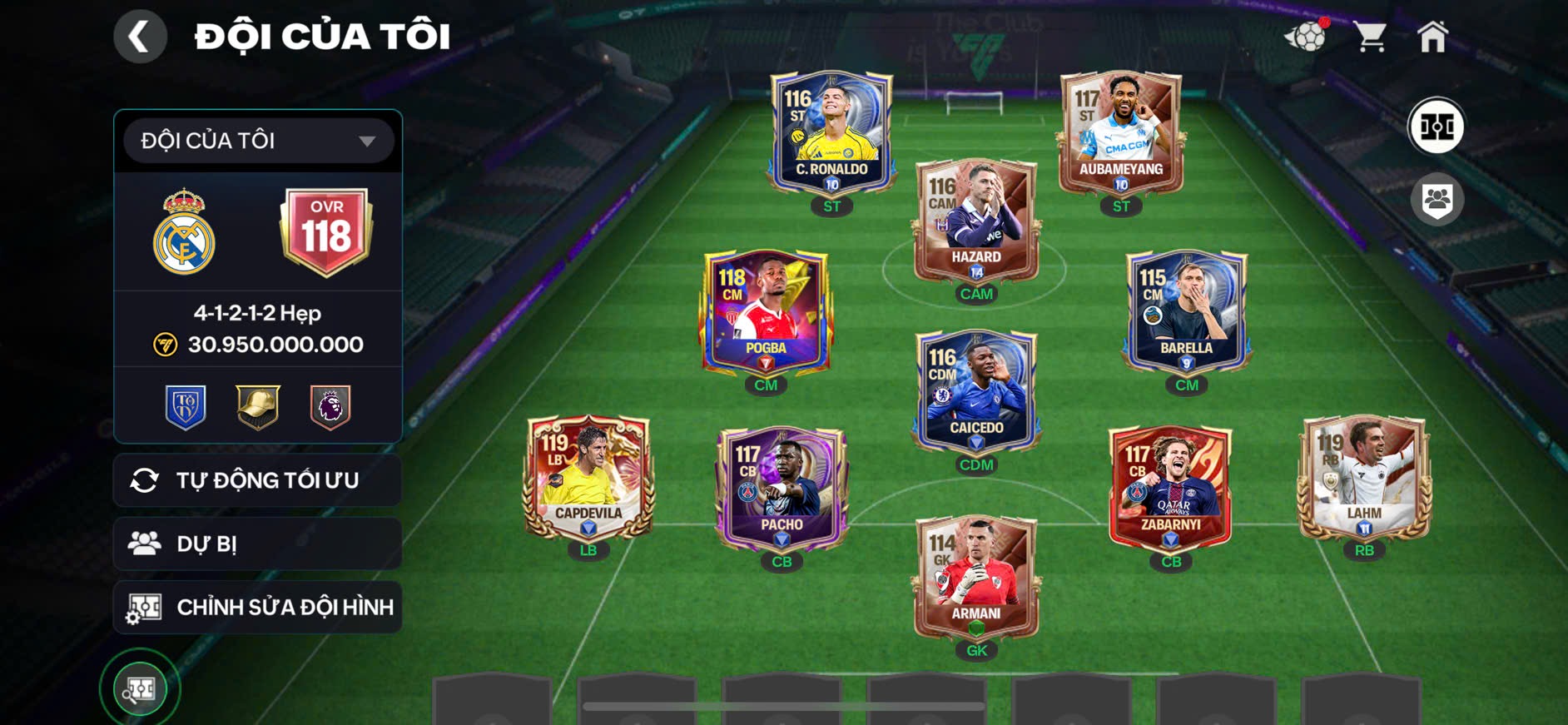Open the in-game shopping cart store
The image size is (1568, 725).
click(1372, 35)
